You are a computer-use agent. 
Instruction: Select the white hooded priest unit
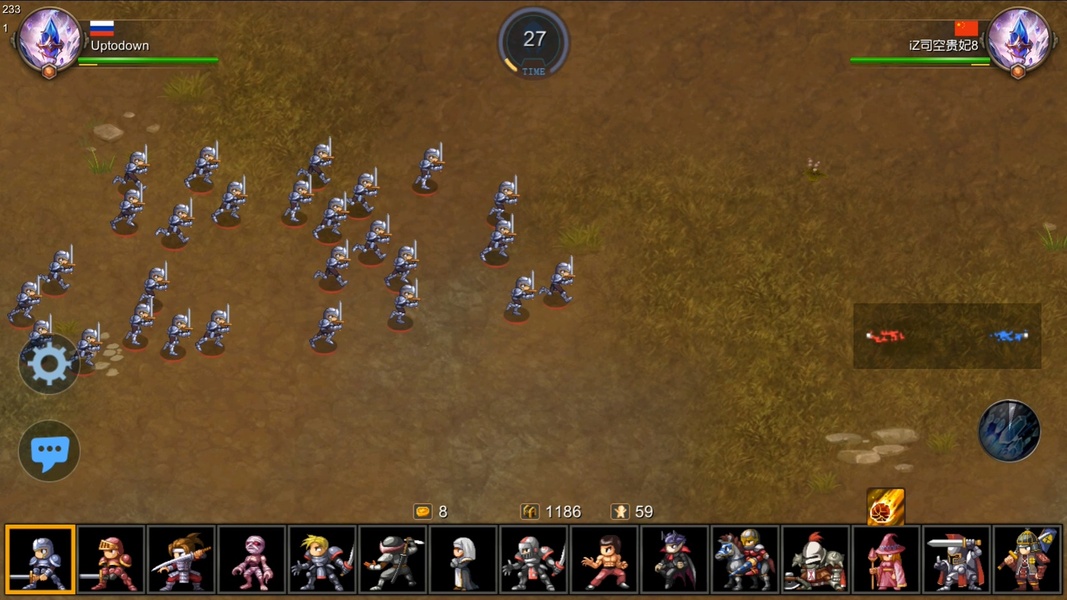(x=463, y=560)
